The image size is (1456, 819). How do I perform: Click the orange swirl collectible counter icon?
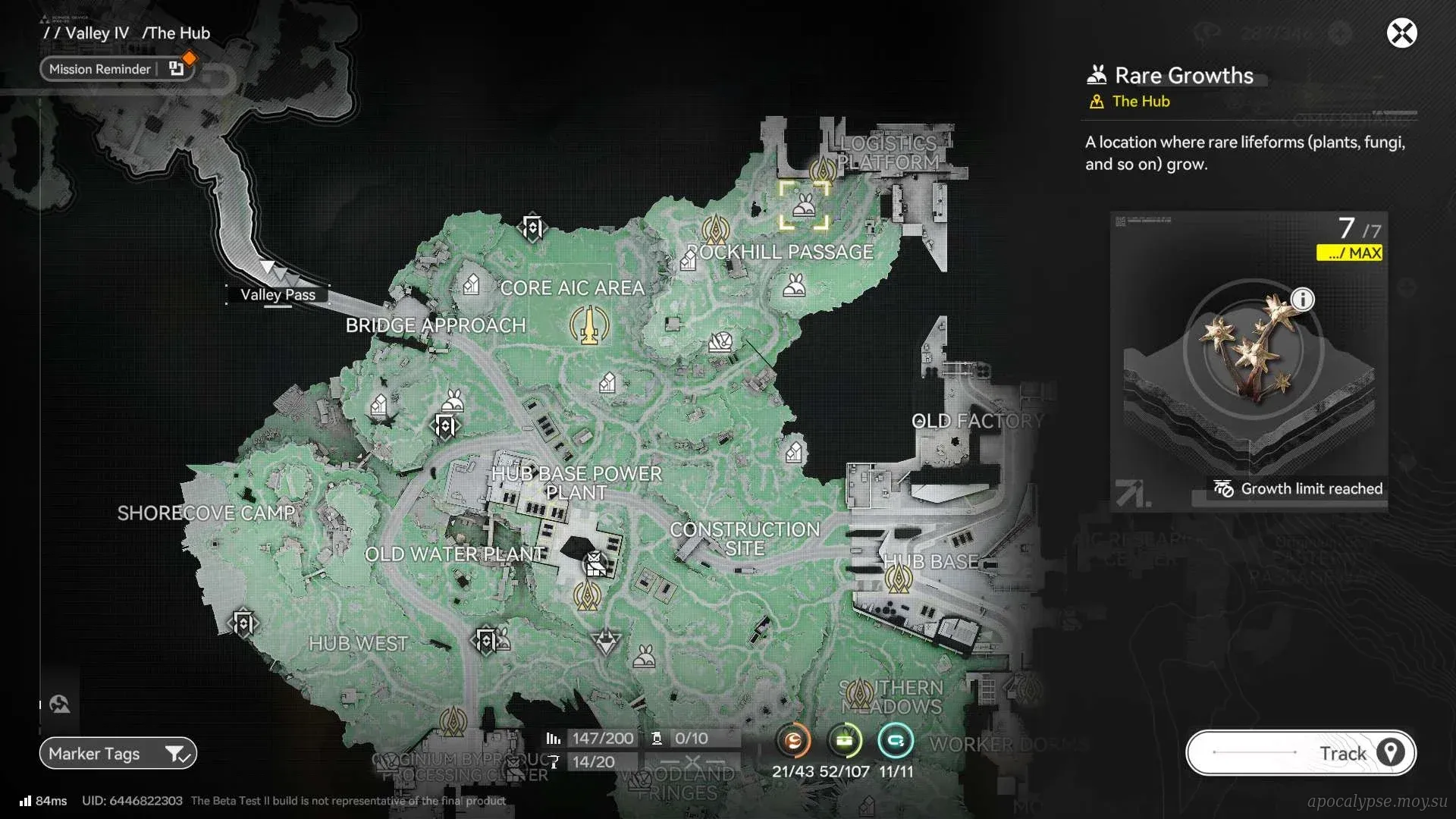[x=793, y=741]
